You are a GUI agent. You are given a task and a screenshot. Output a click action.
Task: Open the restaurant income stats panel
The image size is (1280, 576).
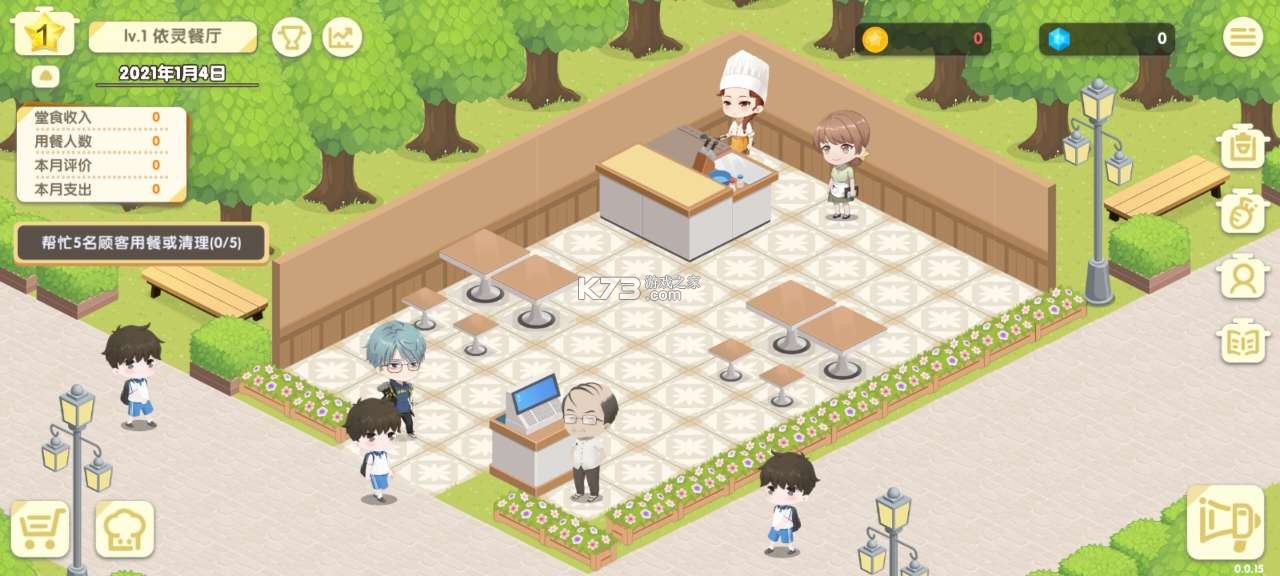101,153
